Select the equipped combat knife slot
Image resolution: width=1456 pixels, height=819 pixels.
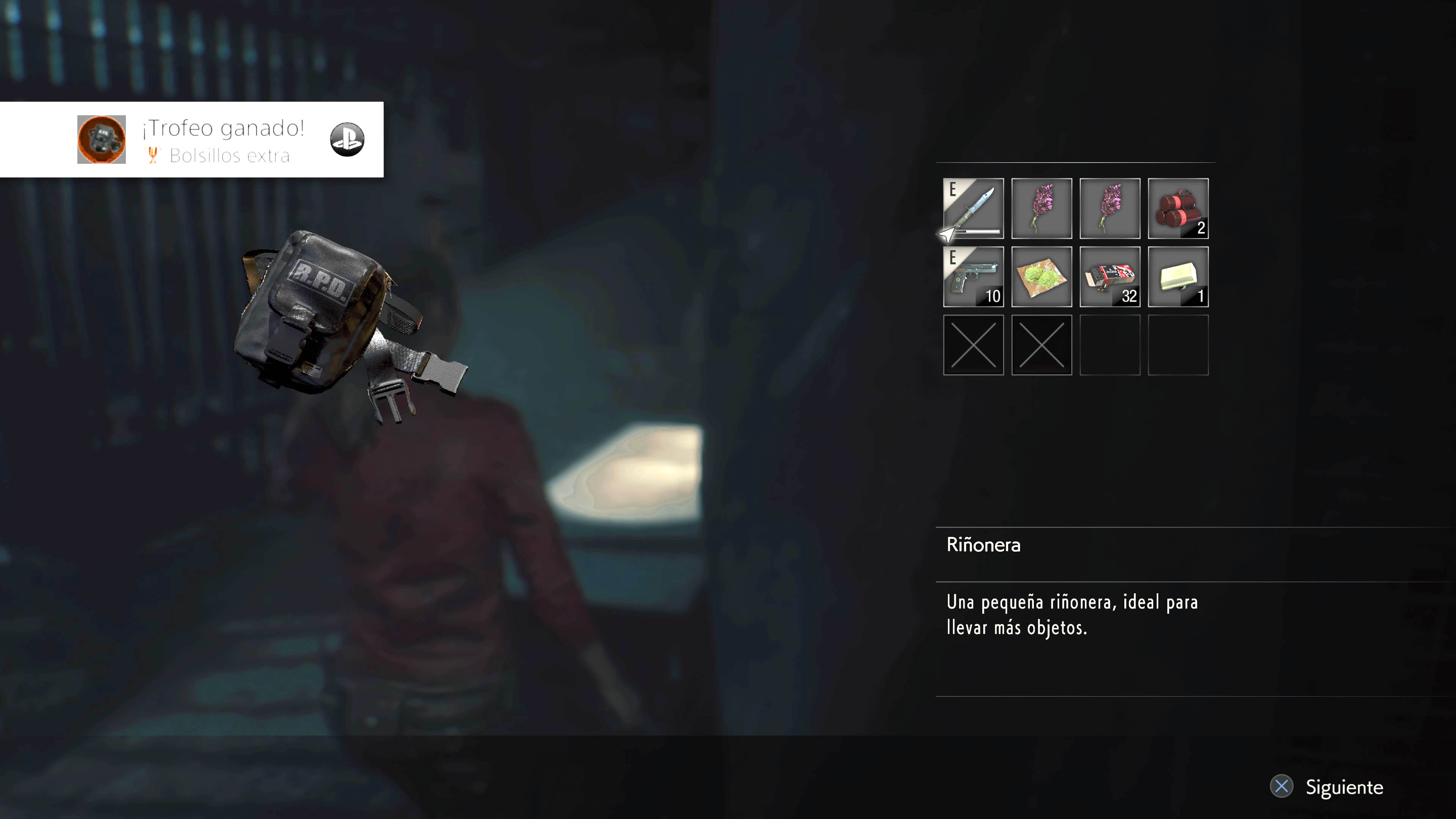973,208
